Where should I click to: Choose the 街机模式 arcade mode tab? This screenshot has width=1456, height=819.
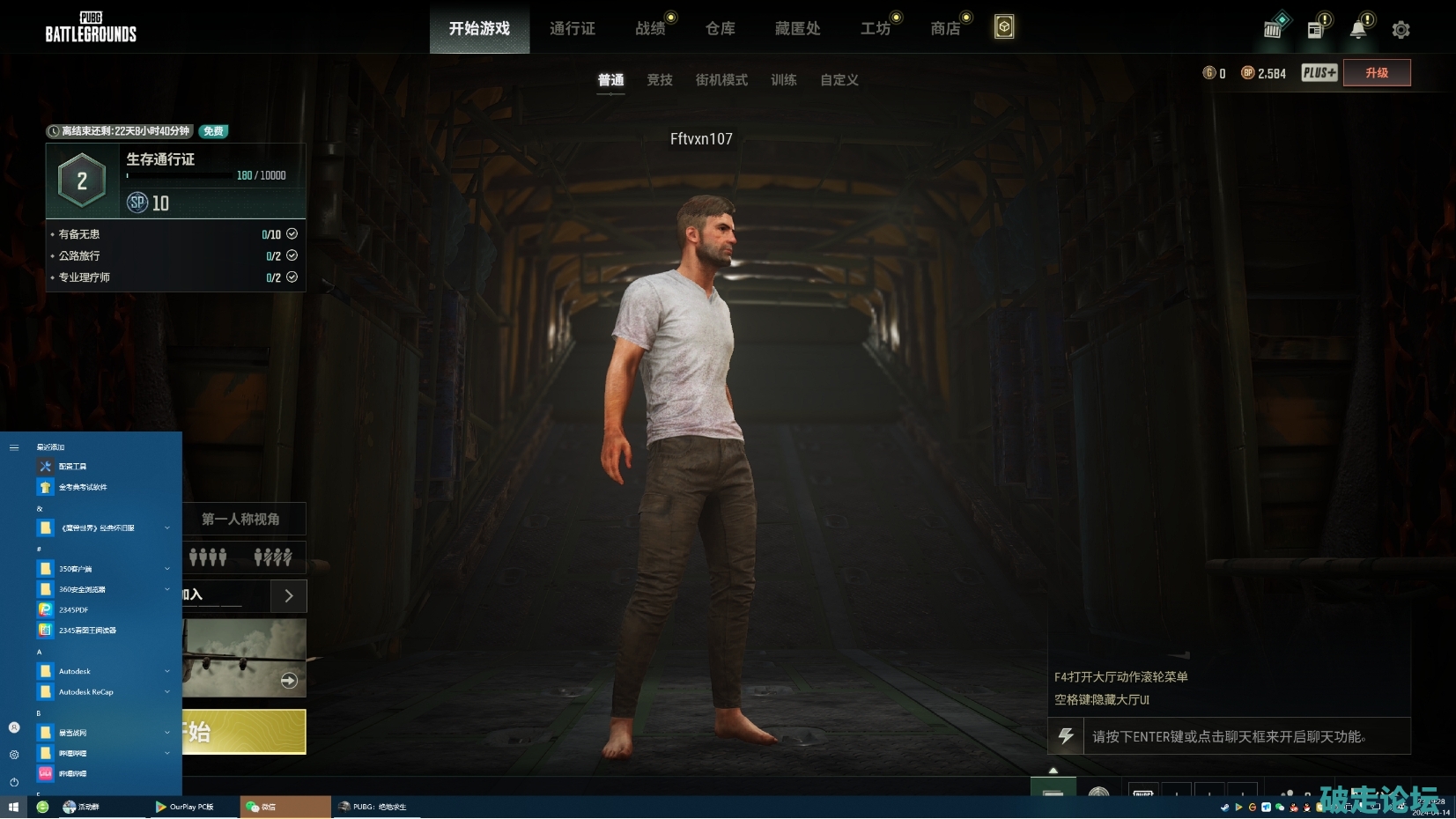721,80
